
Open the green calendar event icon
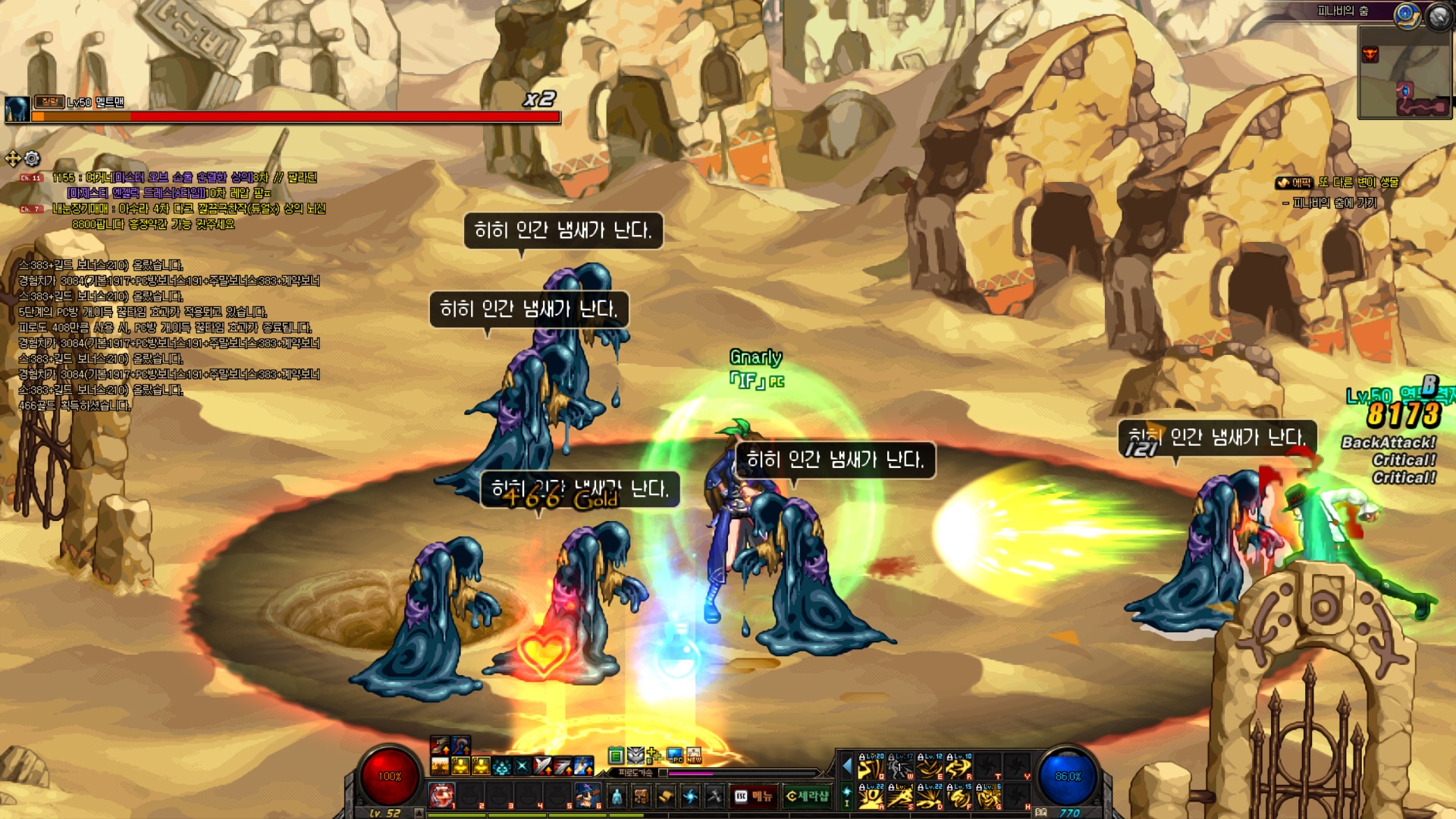[x=616, y=755]
